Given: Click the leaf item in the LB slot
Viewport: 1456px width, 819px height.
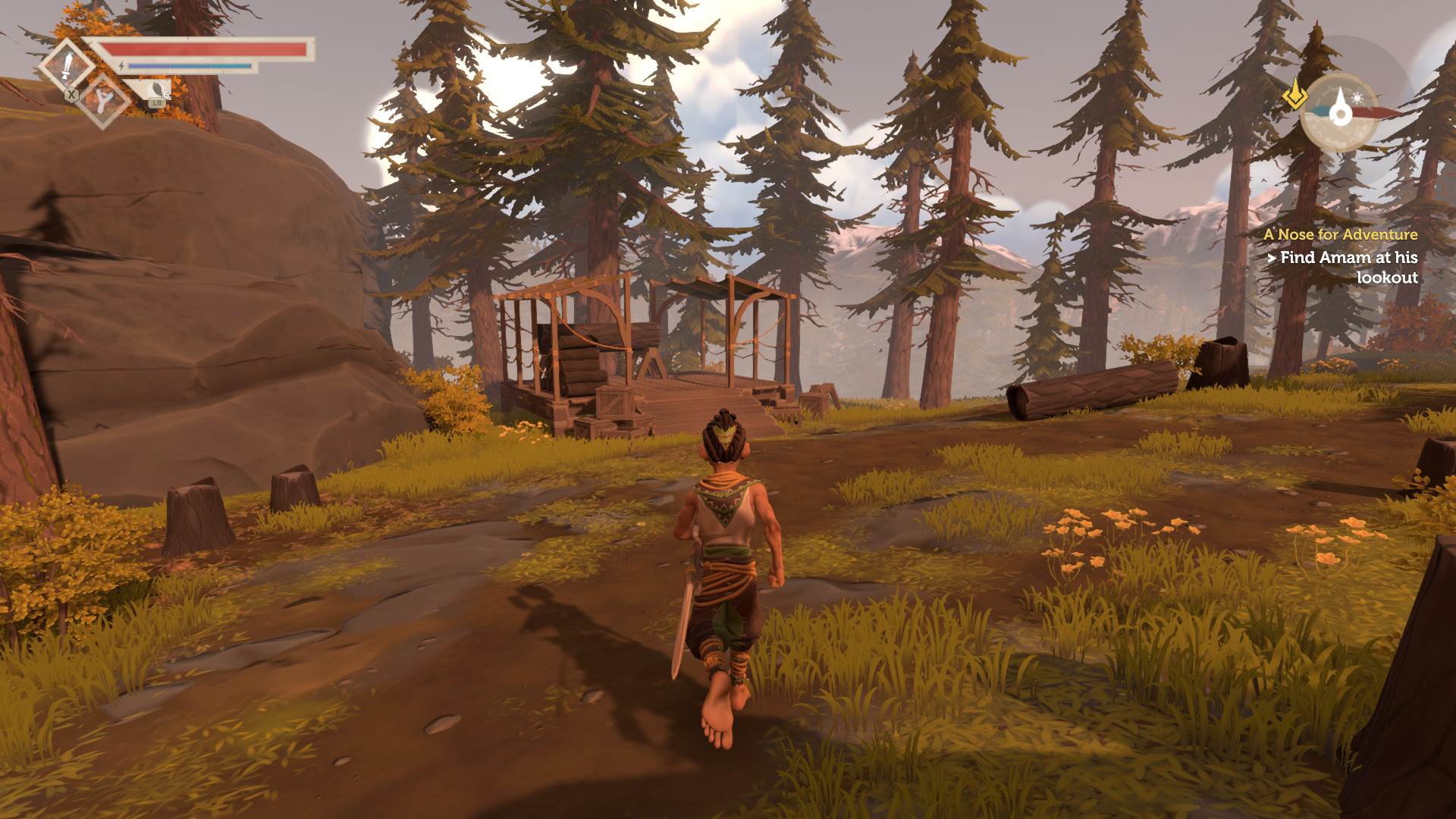Looking at the screenshot, I should (x=157, y=90).
